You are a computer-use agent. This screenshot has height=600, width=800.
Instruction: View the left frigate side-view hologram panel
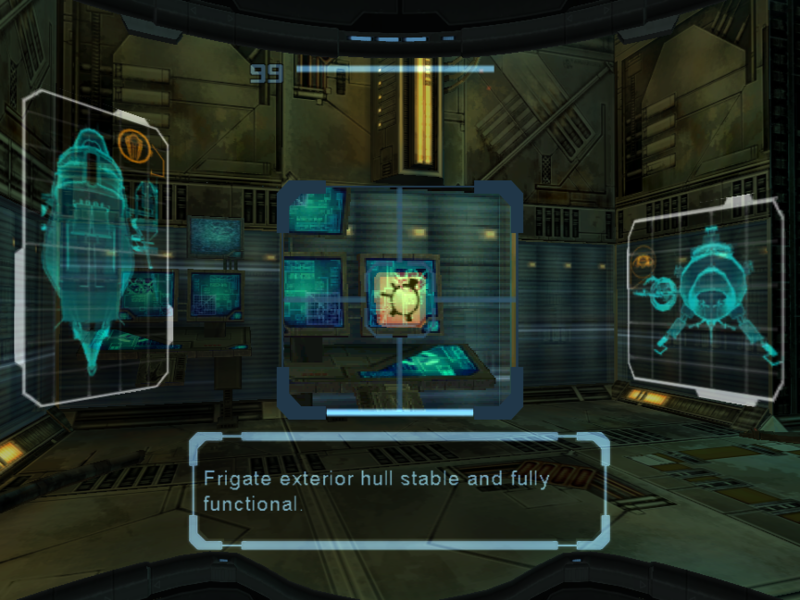coord(96,246)
